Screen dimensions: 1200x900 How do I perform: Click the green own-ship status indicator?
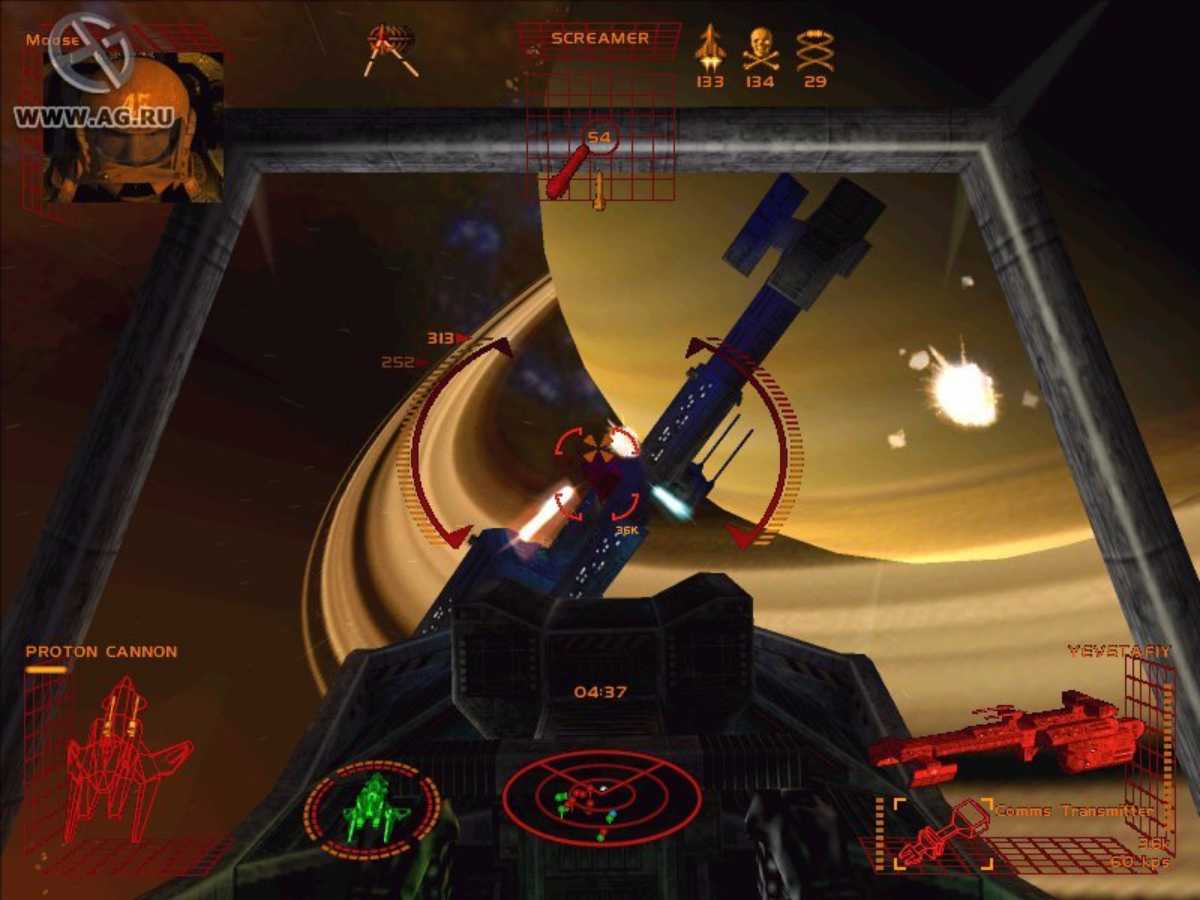(x=373, y=804)
